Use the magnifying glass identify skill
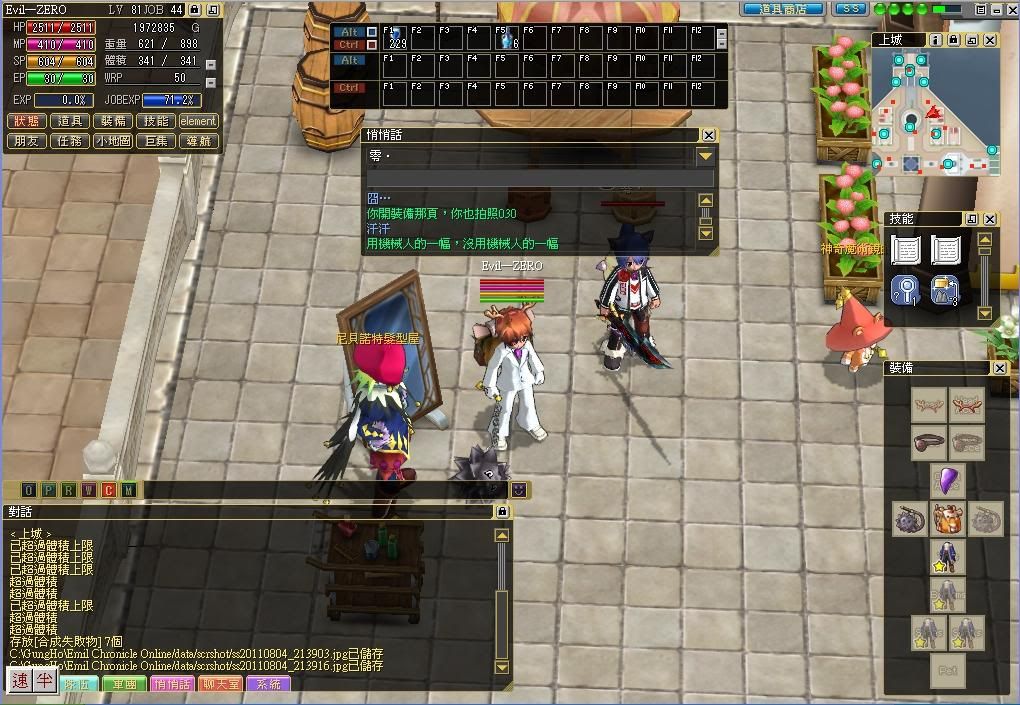1020x705 pixels. (x=905, y=289)
